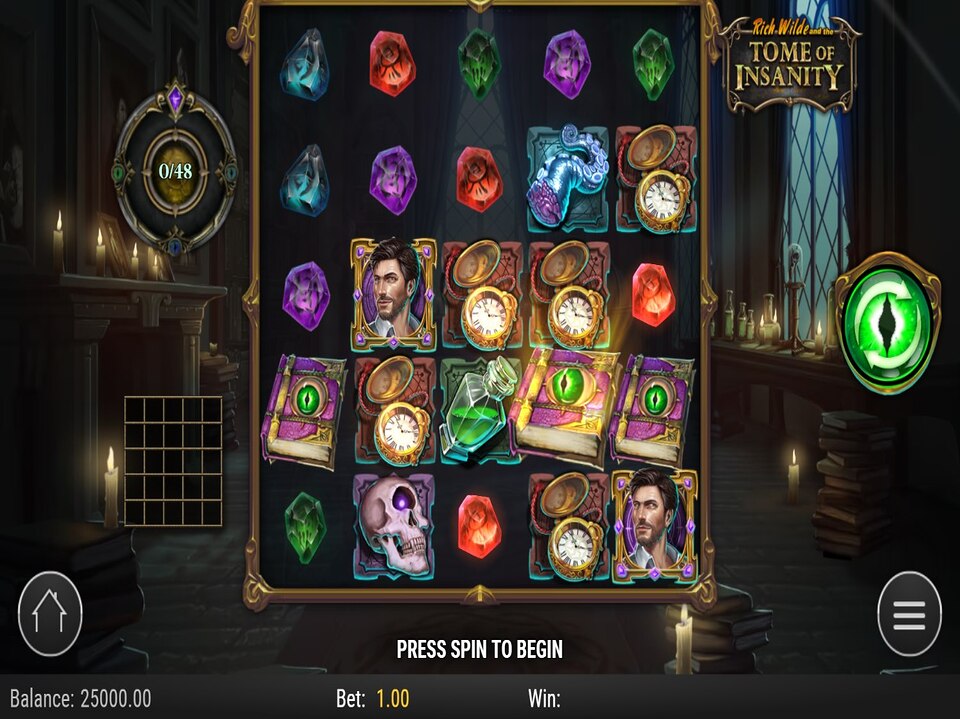Screen dimensions: 960x719
Task: Open the hamburger menu
Action: click(x=909, y=614)
